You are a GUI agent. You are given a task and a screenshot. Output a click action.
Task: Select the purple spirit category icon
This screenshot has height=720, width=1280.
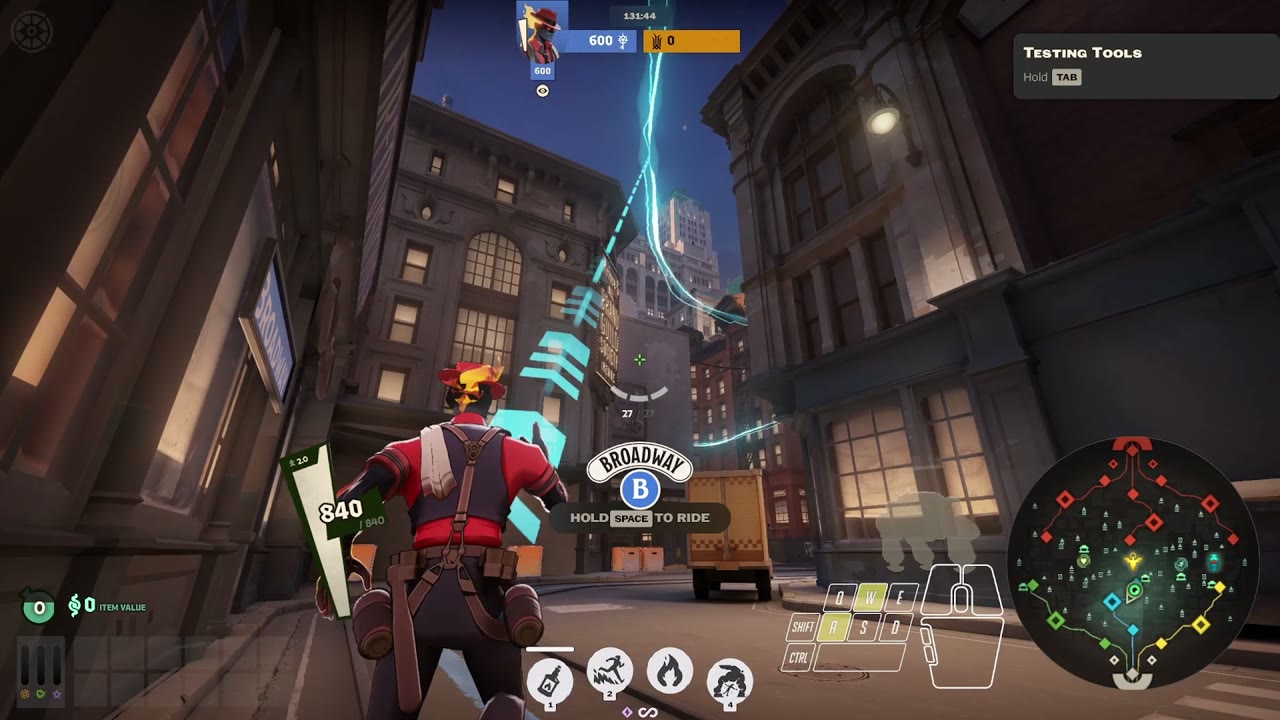click(57, 693)
